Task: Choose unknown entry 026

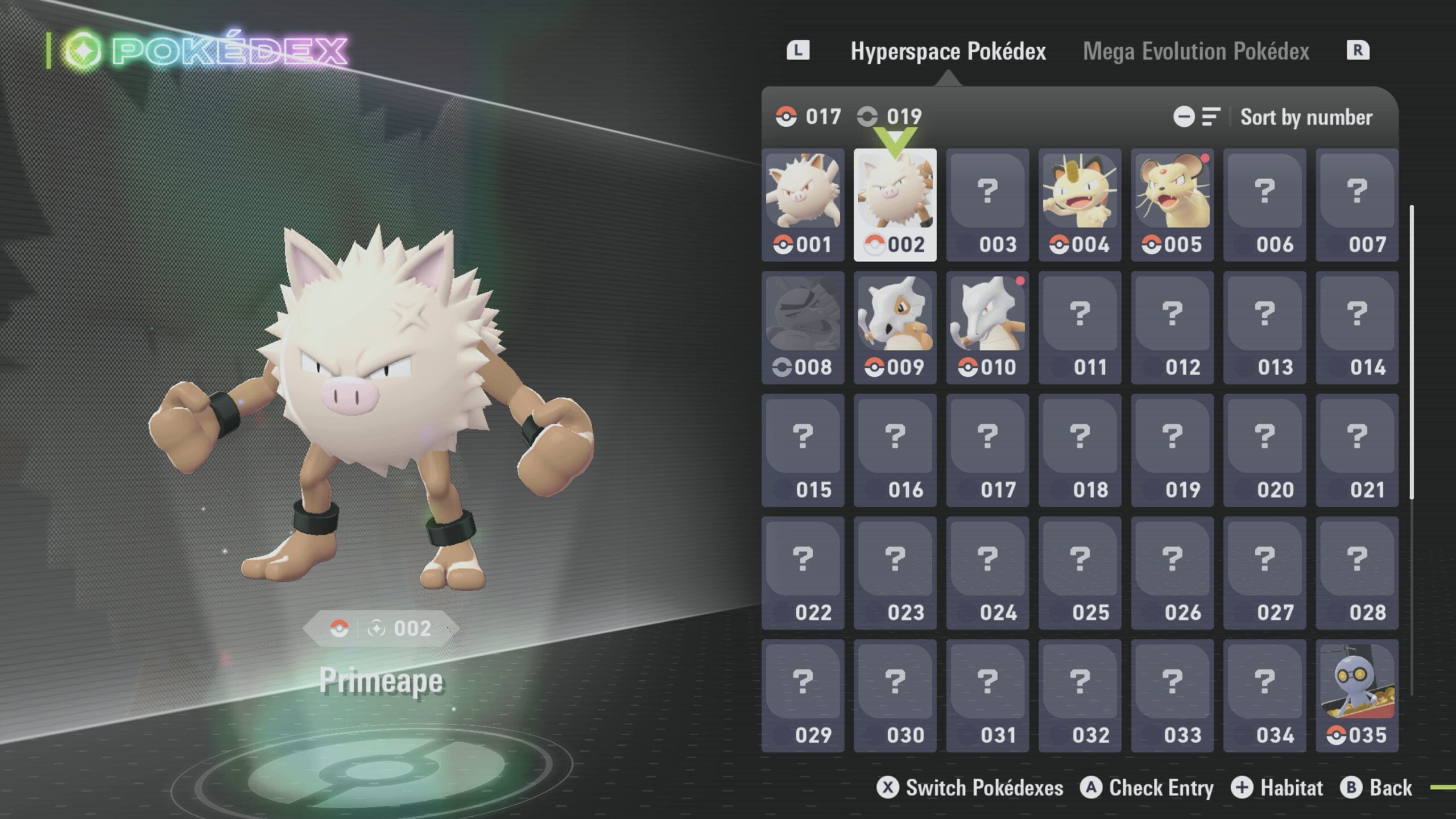Action: click(x=1172, y=573)
